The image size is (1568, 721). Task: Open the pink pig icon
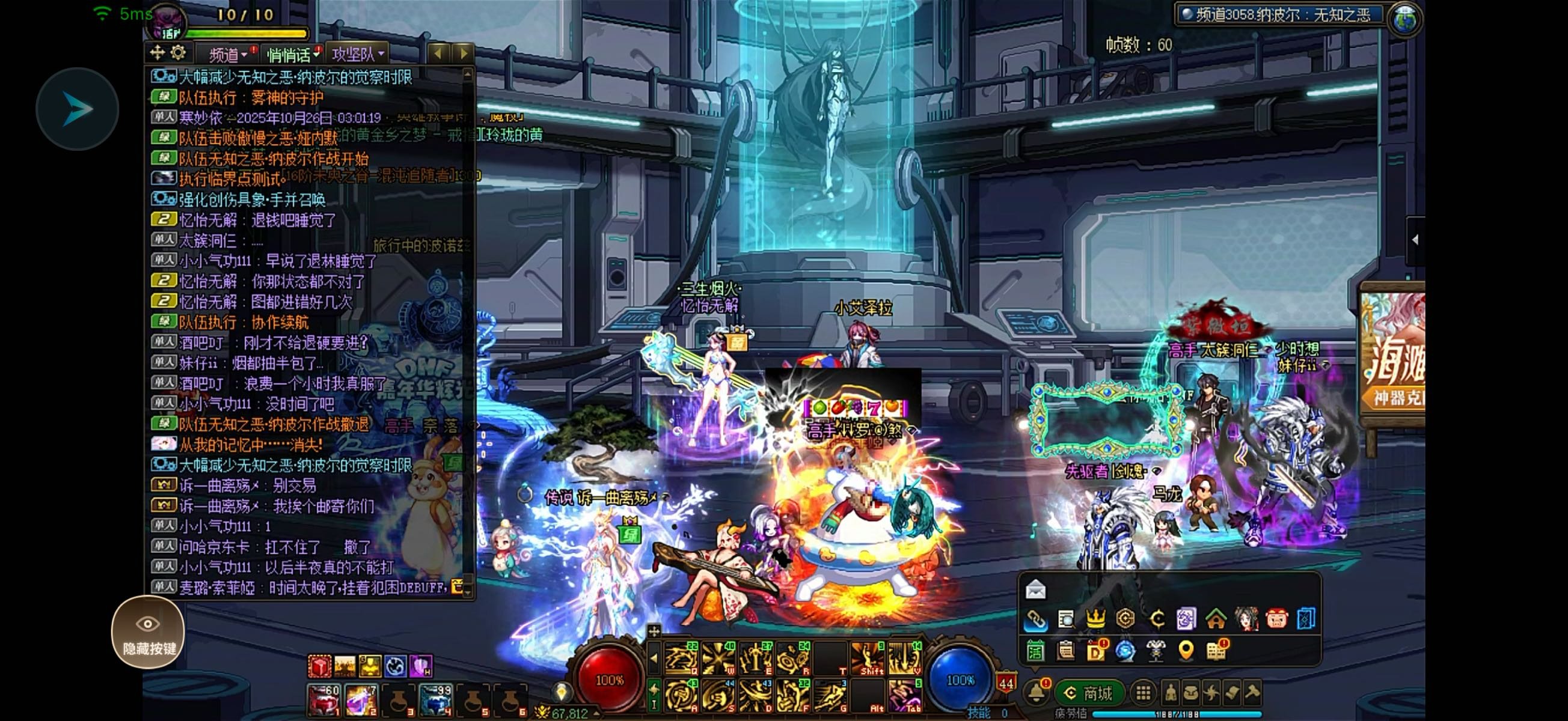pos(1276,619)
